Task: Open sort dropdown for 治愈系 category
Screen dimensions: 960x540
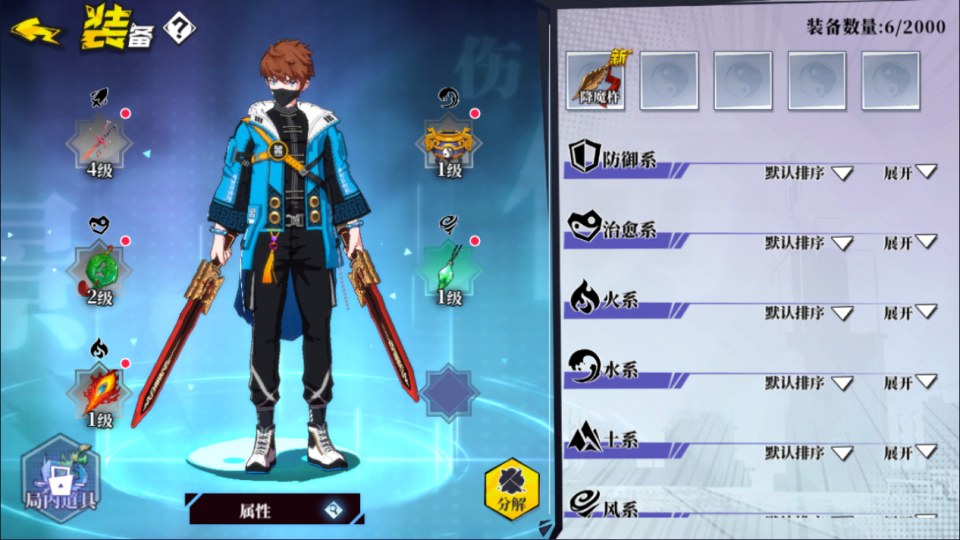Action: point(809,243)
